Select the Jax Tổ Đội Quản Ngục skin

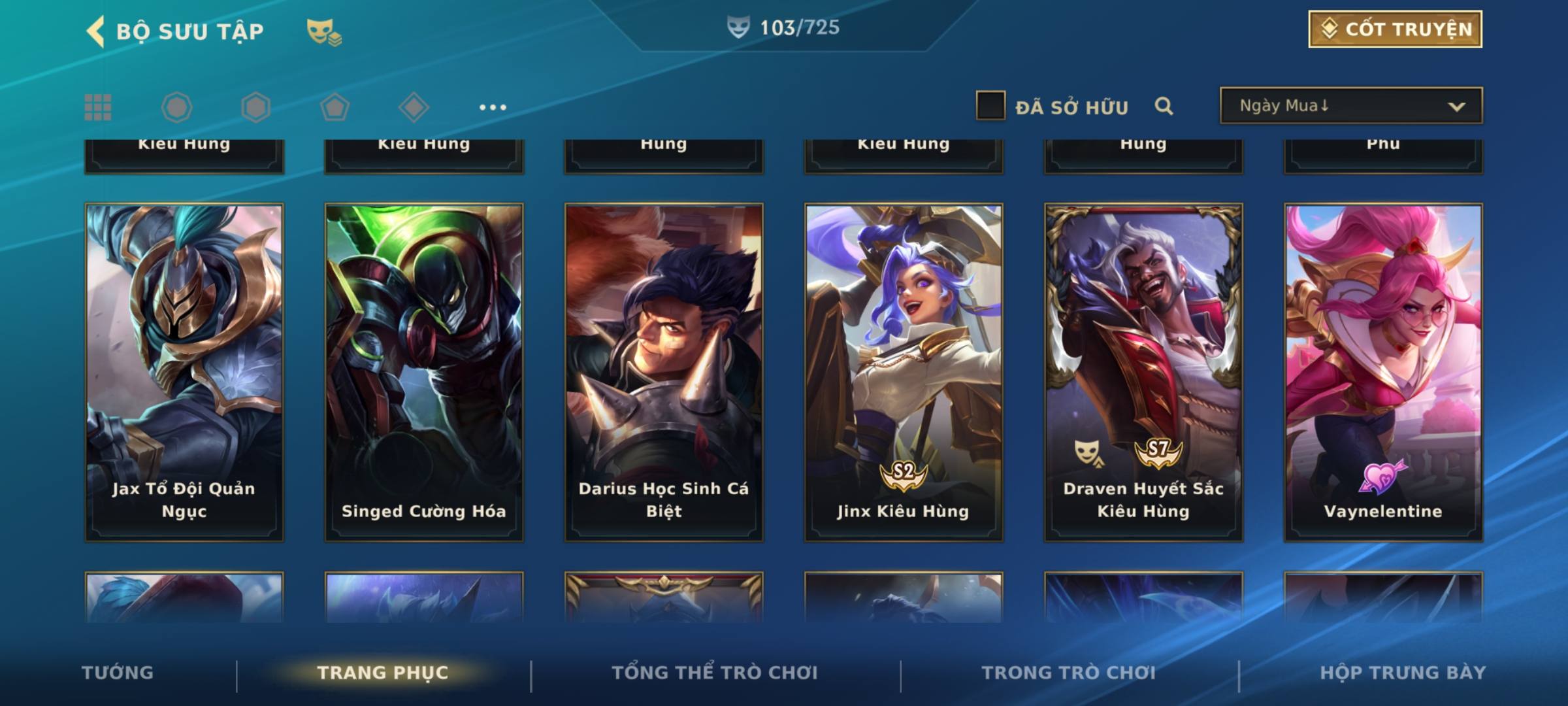click(x=184, y=372)
